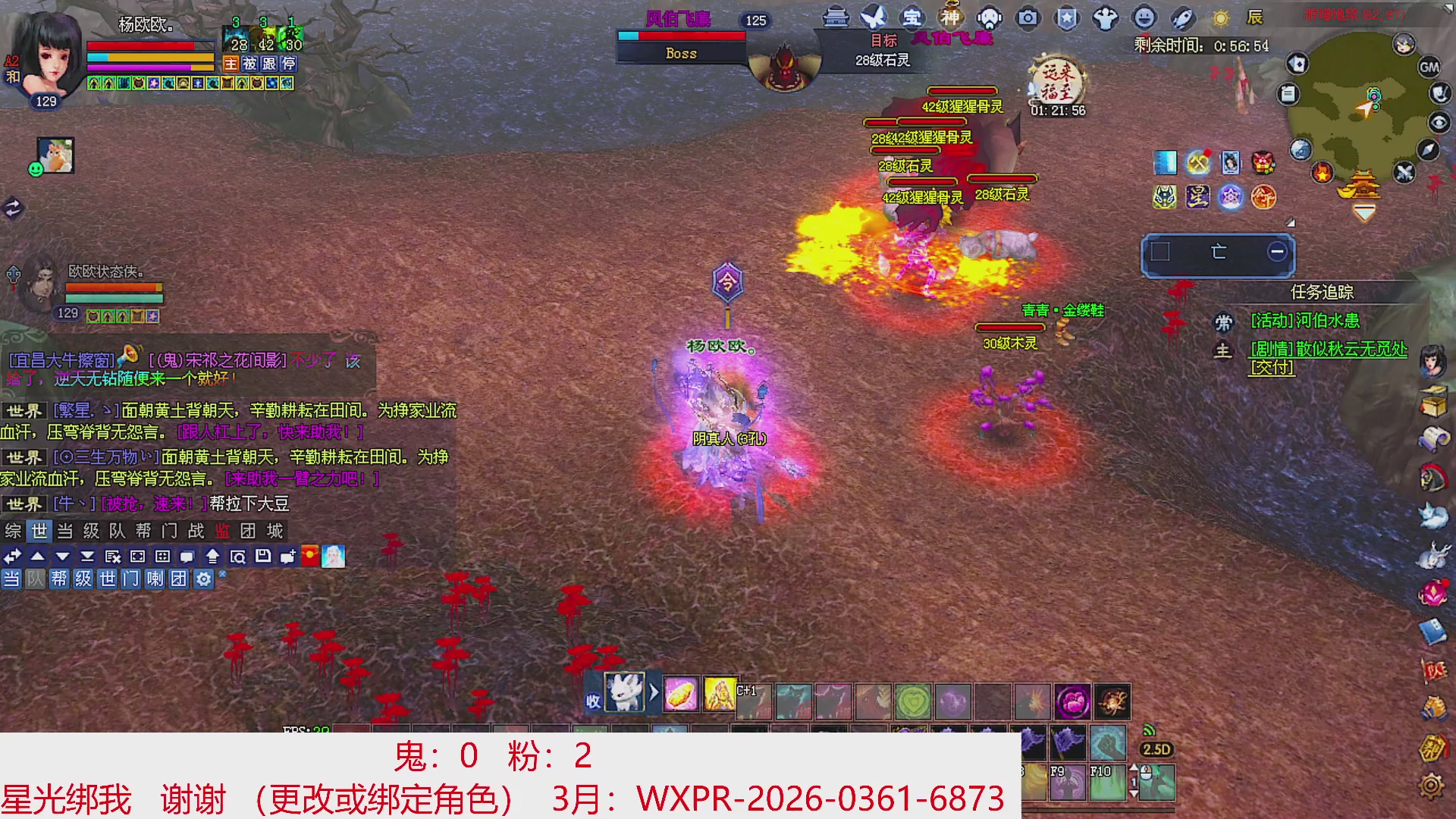Image resolution: width=1456 pixels, height=819 pixels.
Task: Expand chat upward using the up arrow button
Action: (x=39, y=556)
